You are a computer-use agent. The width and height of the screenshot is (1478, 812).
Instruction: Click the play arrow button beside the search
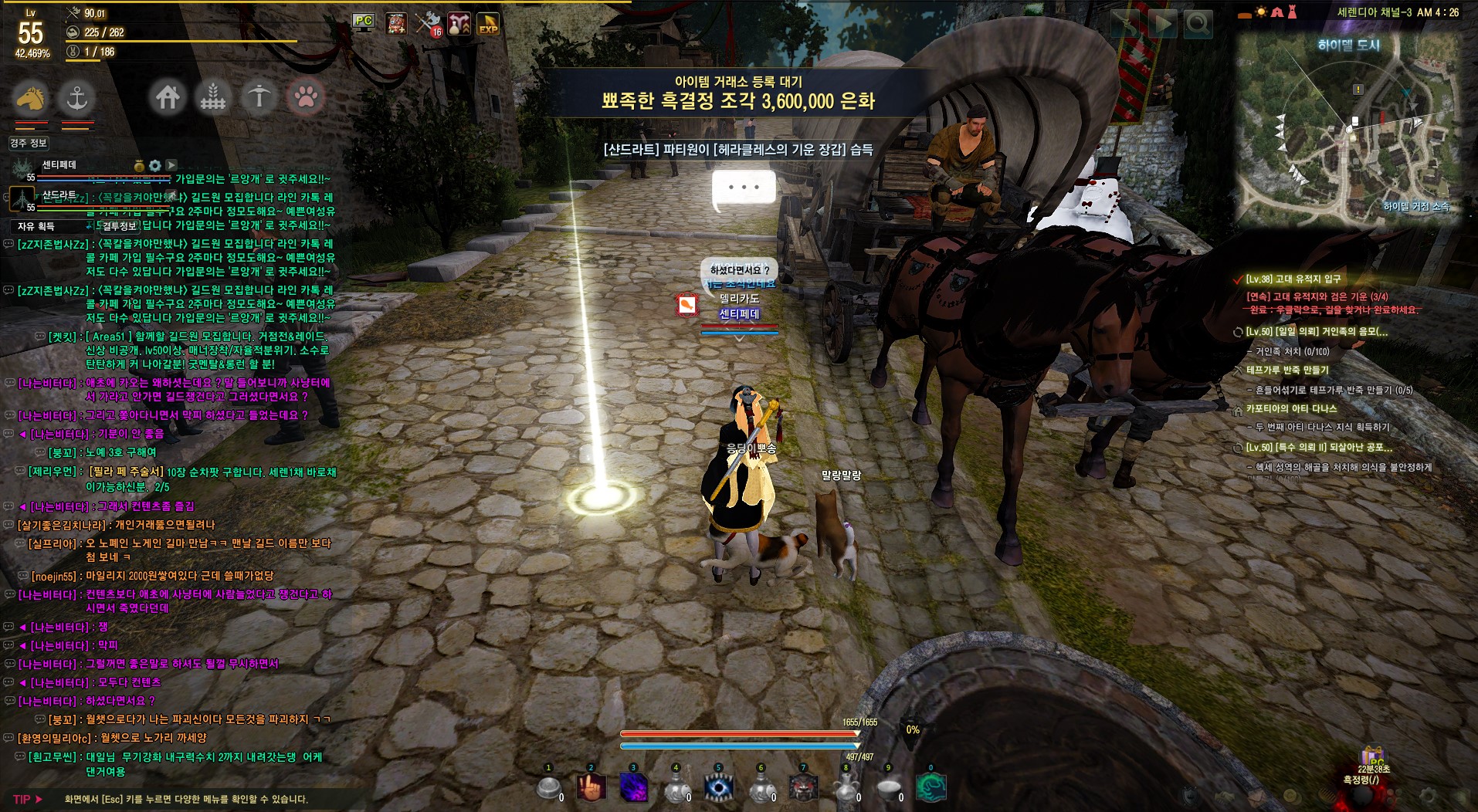click(1161, 24)
